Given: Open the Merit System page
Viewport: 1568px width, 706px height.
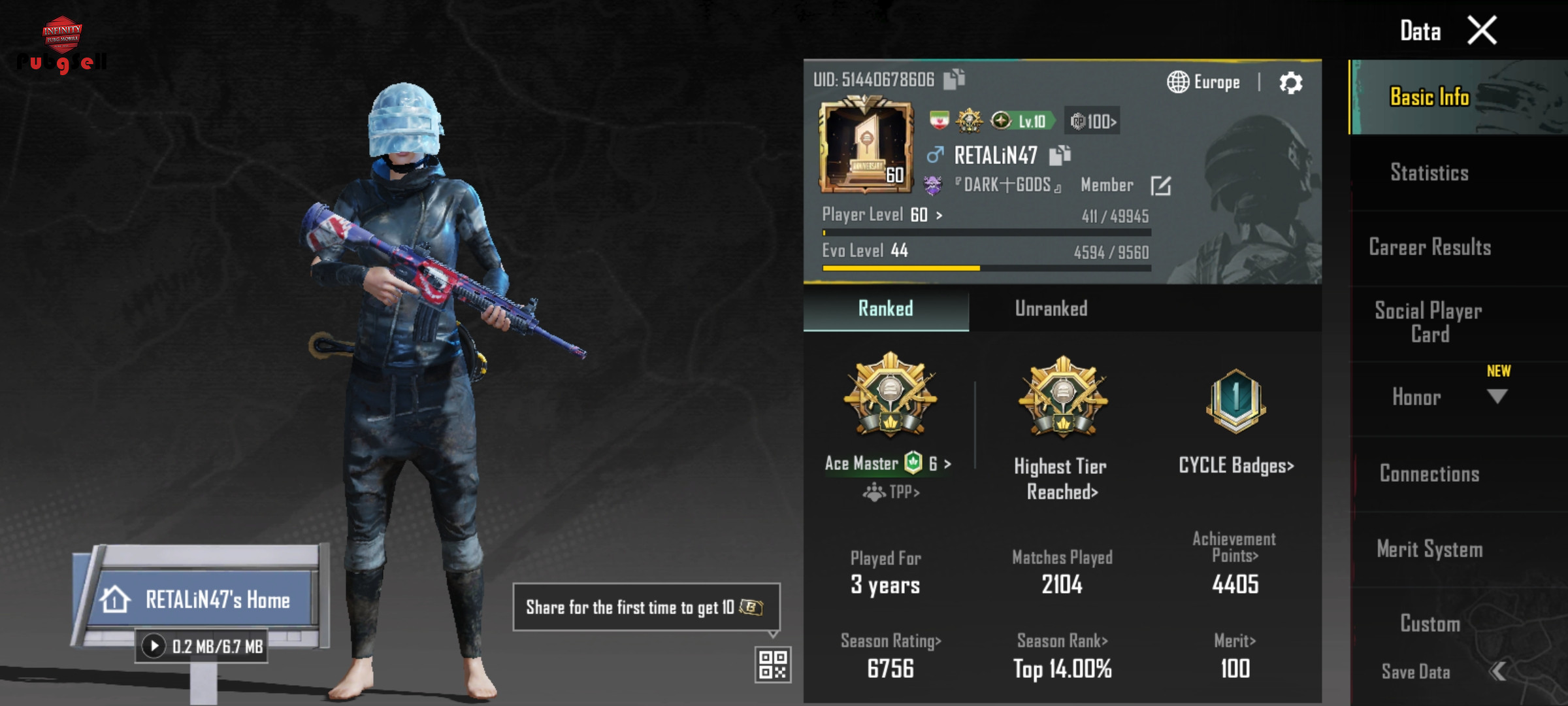Looking at the screenshot, I should click(x=1429, y=549).
